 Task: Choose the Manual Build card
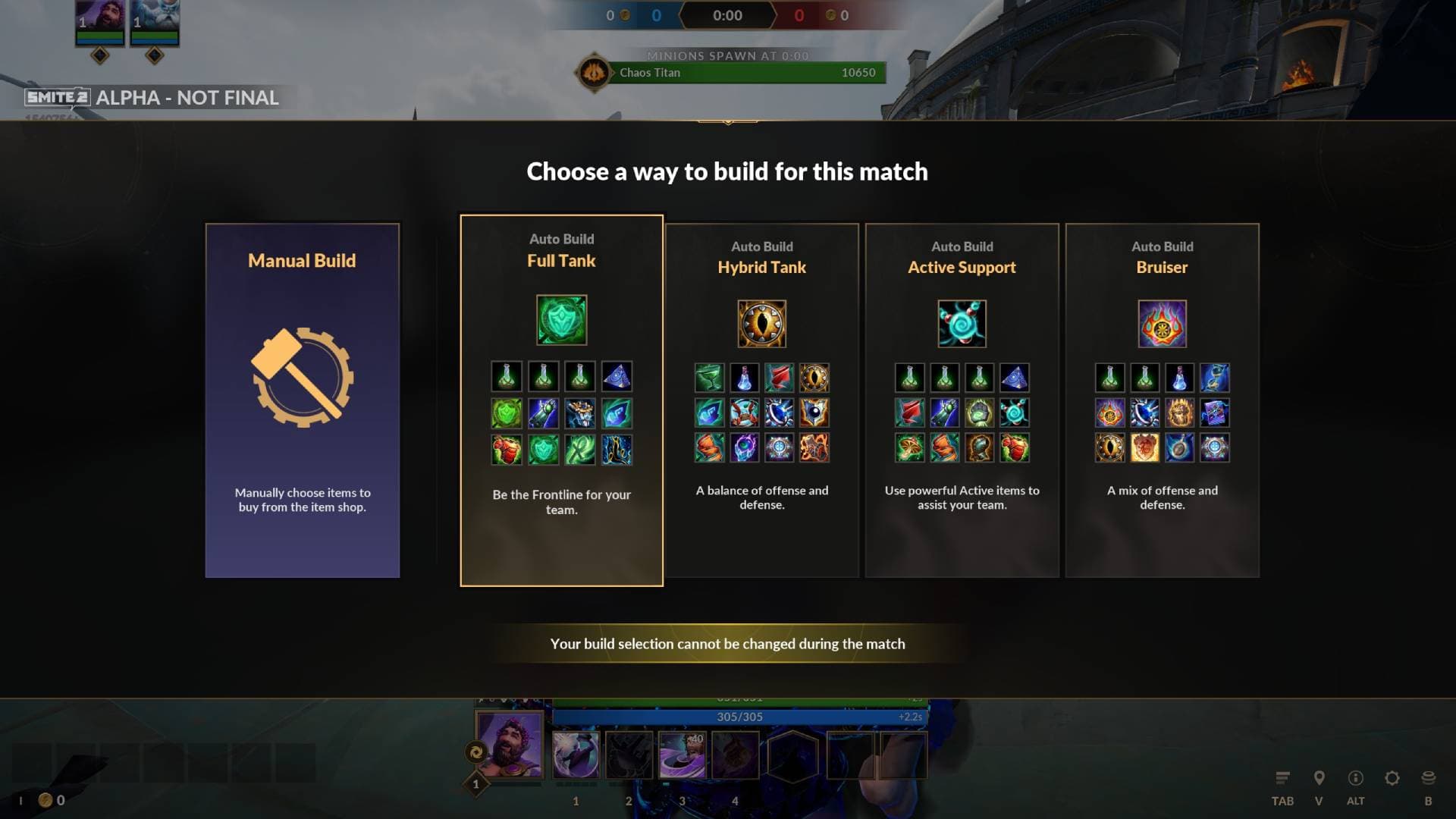(x=302, y=400)
